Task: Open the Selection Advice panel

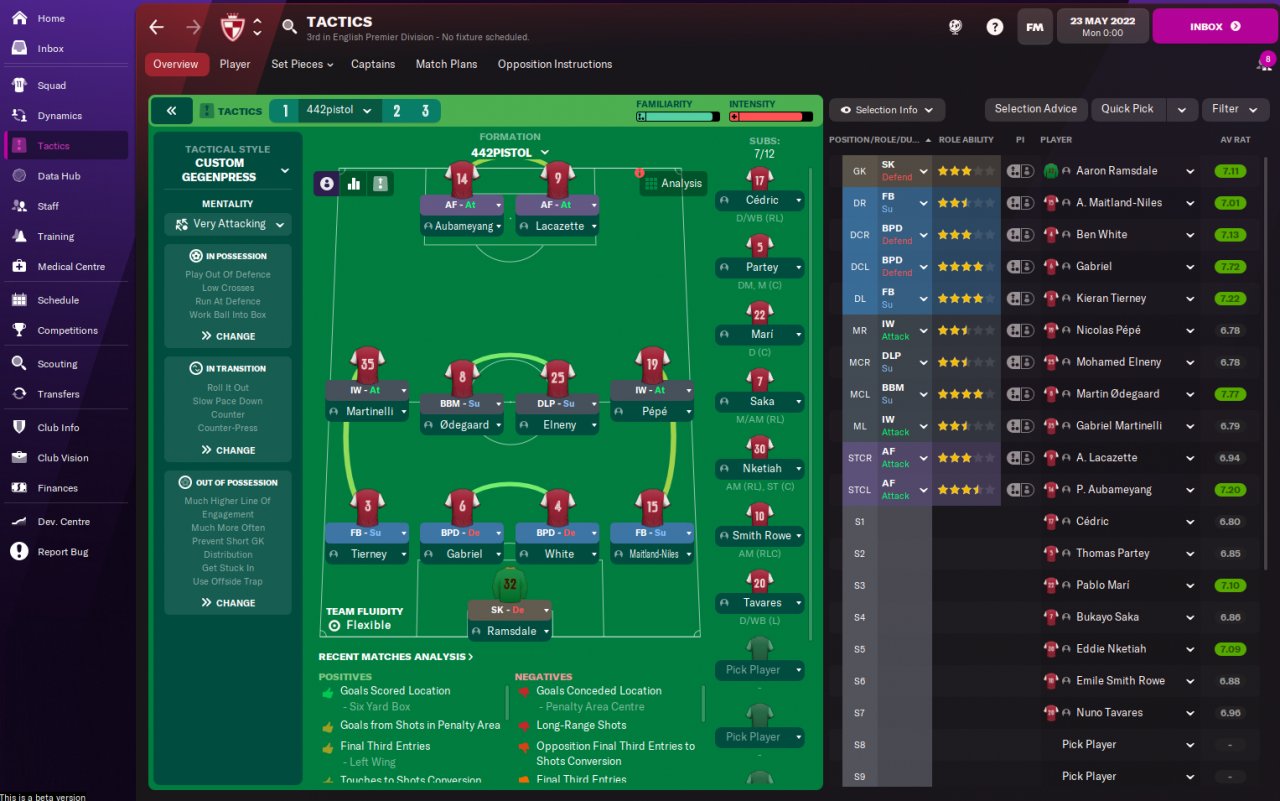Action: tap(1035, 109)
